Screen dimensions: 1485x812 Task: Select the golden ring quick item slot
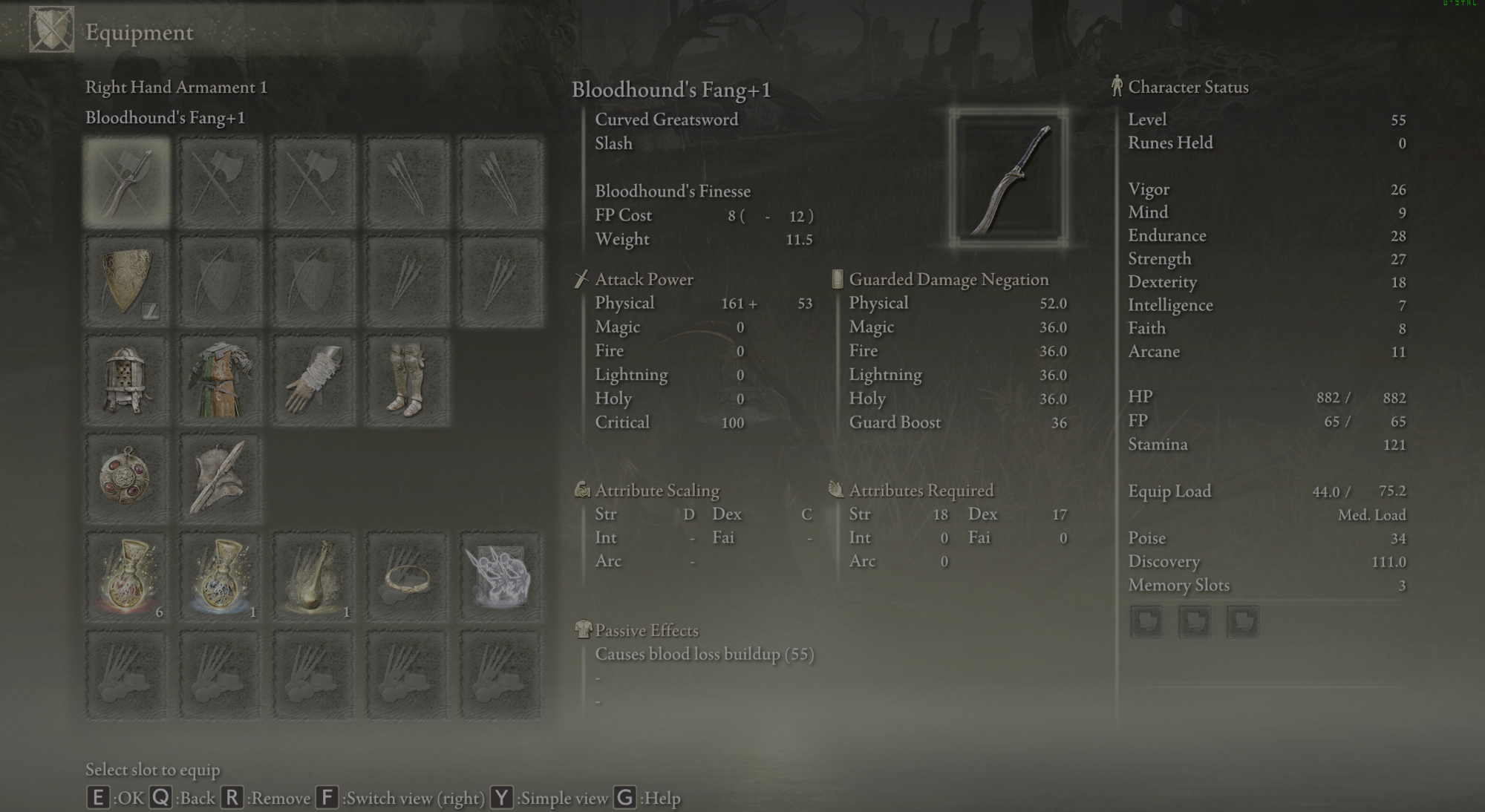tap(407, 577)
